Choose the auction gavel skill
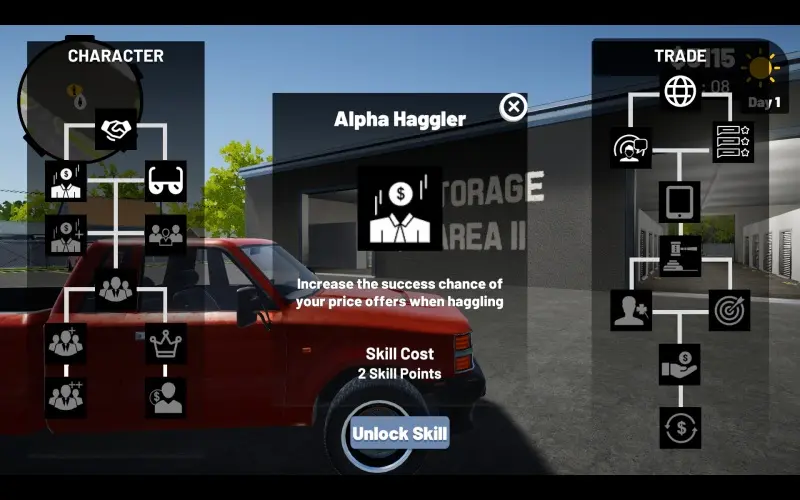 coord(680,256)
